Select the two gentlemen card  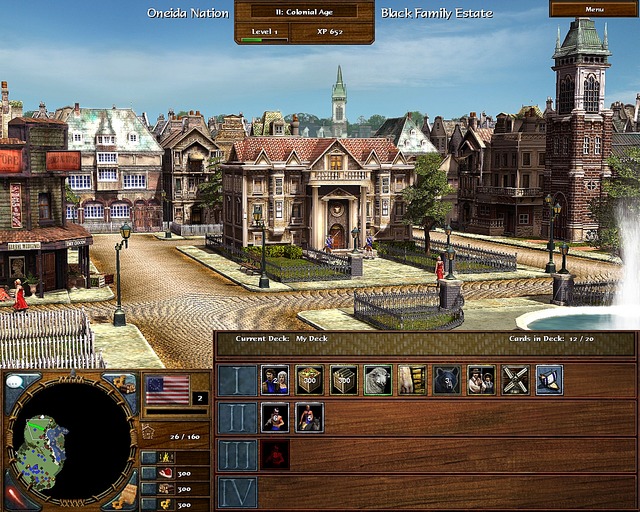(x=480, y=380)
